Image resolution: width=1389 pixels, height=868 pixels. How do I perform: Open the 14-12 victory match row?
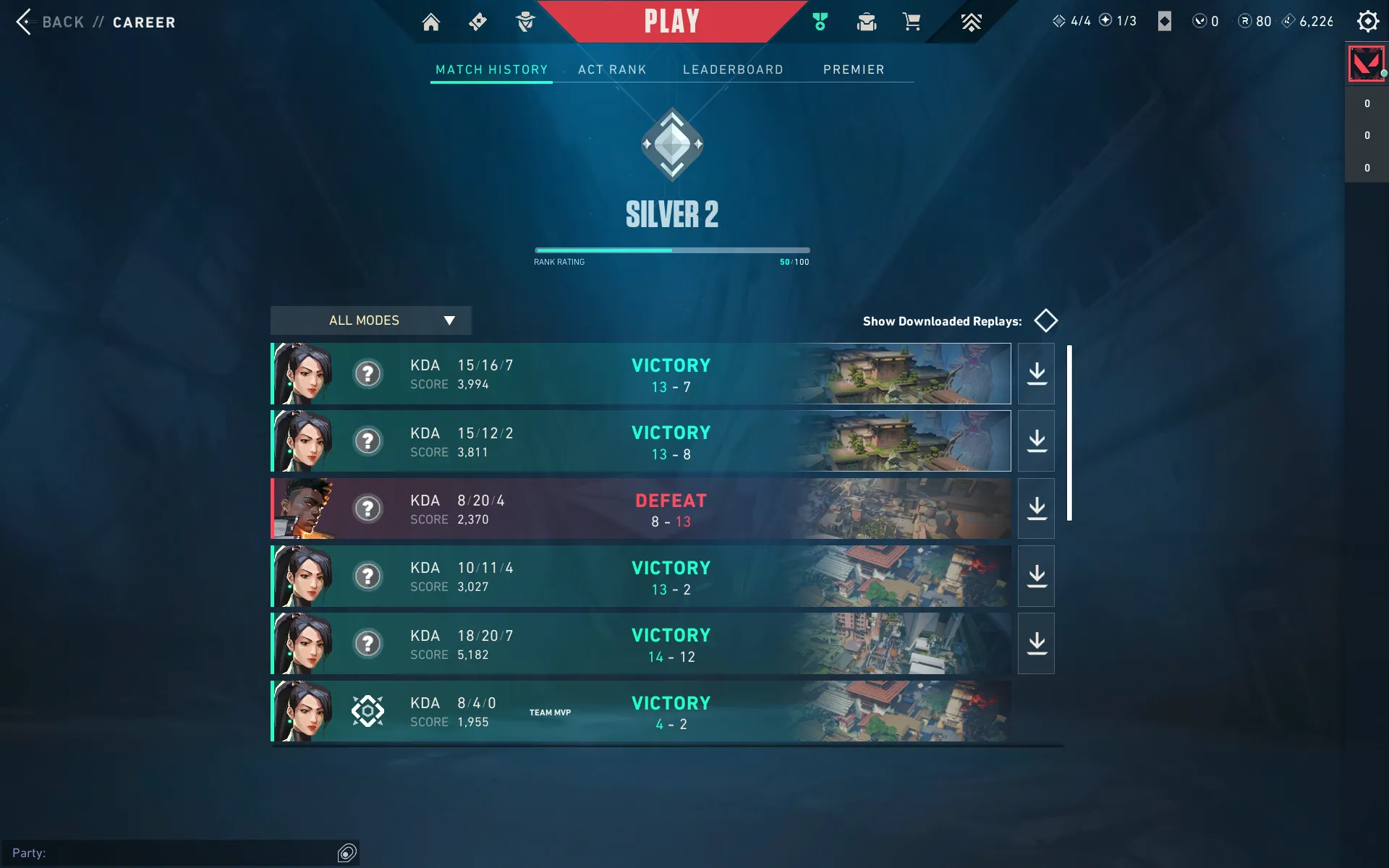click(641, 644)
